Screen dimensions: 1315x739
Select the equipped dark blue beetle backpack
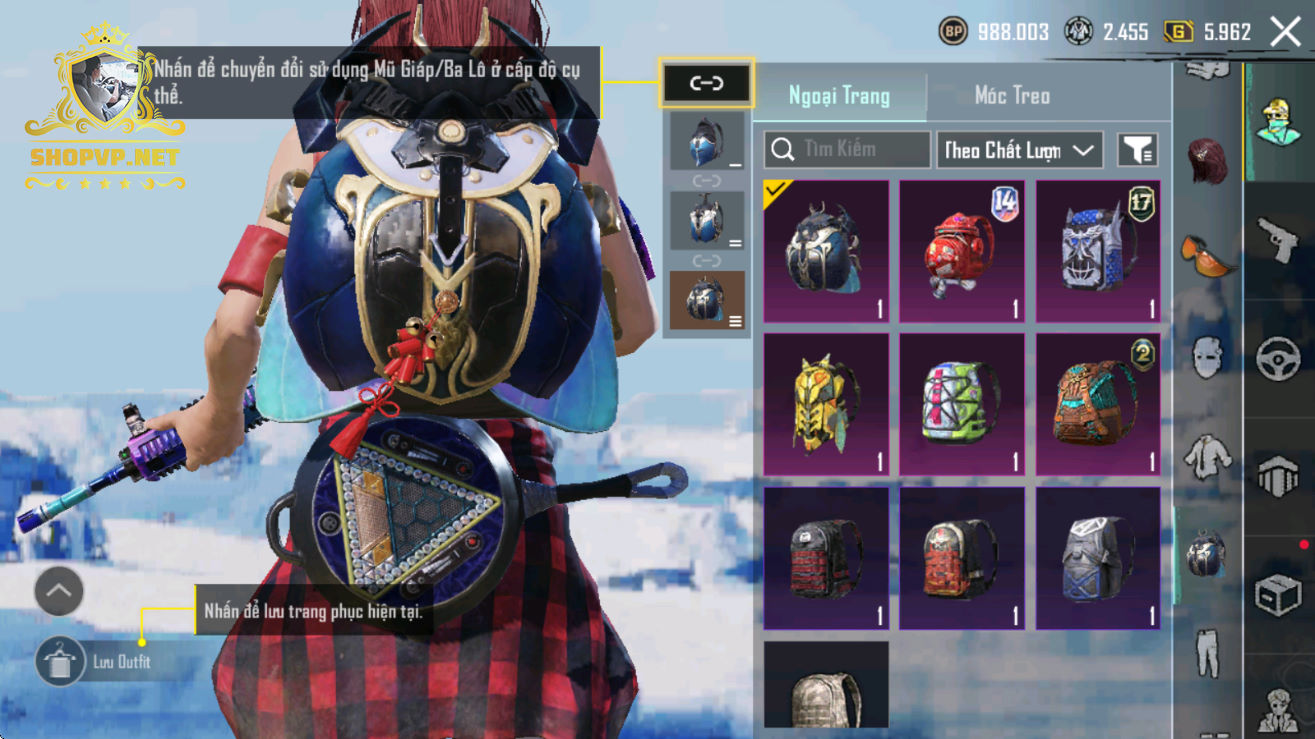click(826, 252)
